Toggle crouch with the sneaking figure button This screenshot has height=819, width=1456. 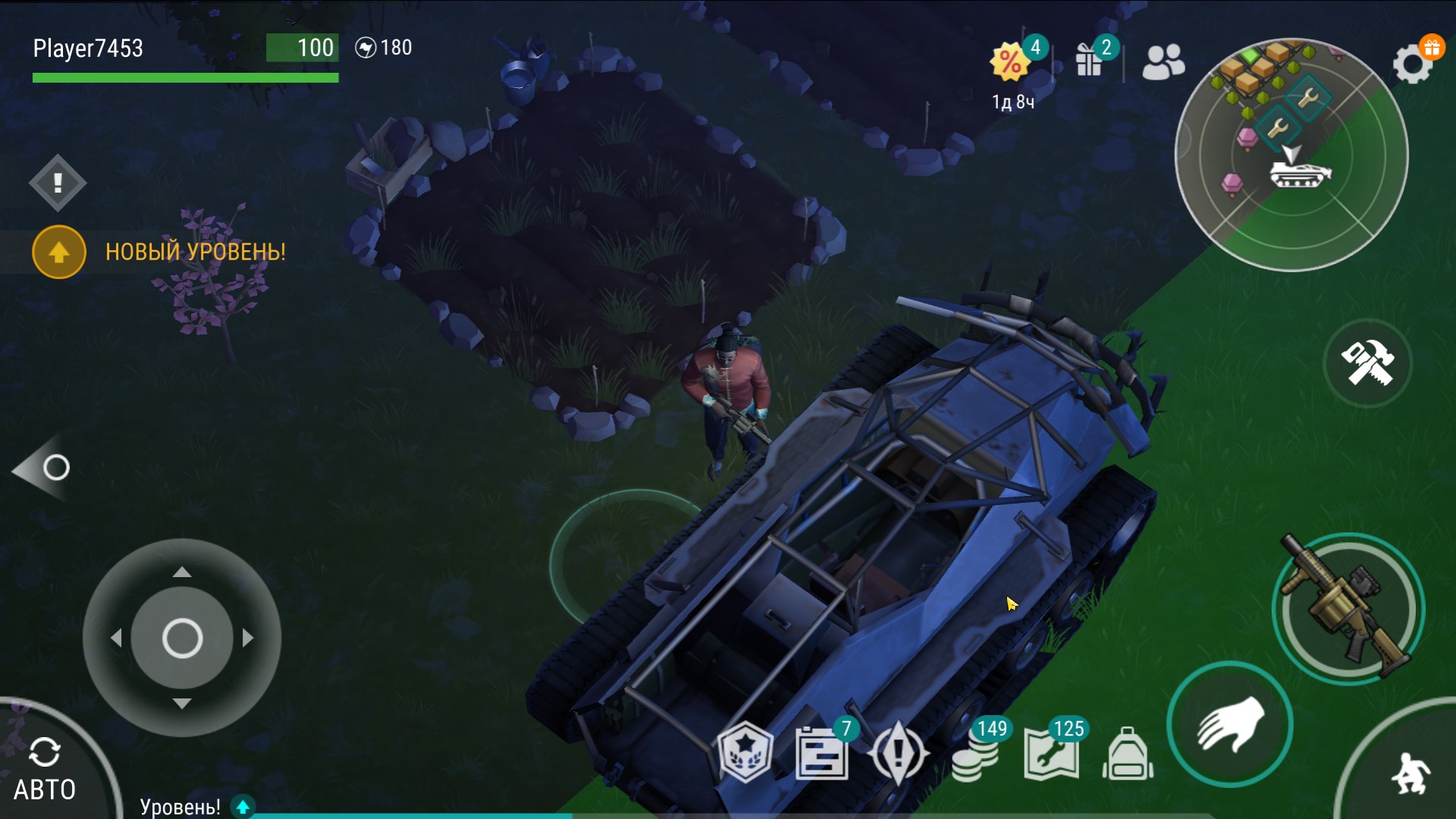[1409, 773]
